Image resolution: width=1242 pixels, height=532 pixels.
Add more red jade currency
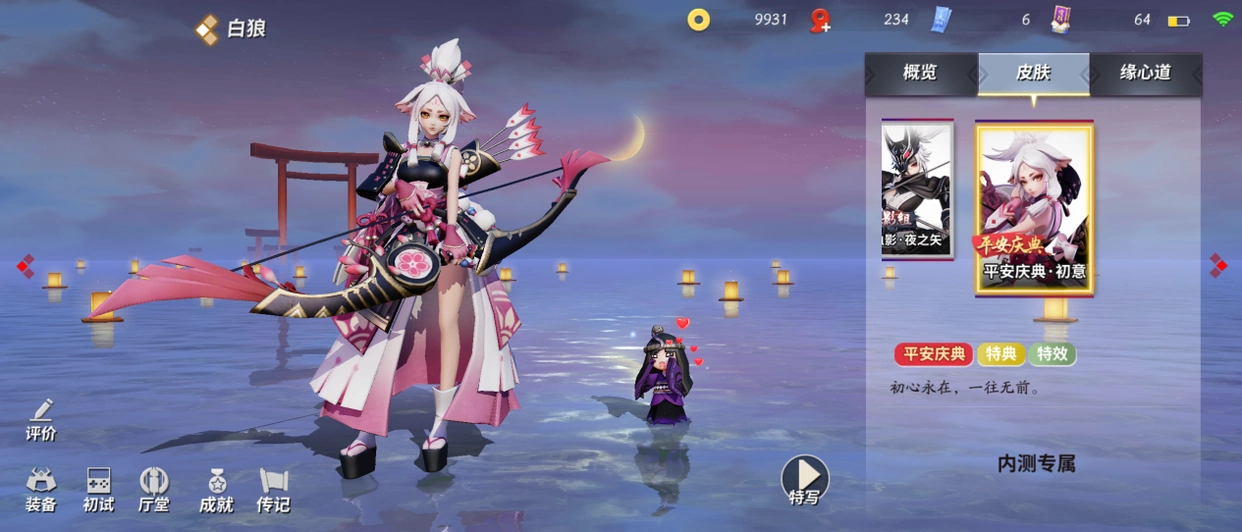coord(821,21)
